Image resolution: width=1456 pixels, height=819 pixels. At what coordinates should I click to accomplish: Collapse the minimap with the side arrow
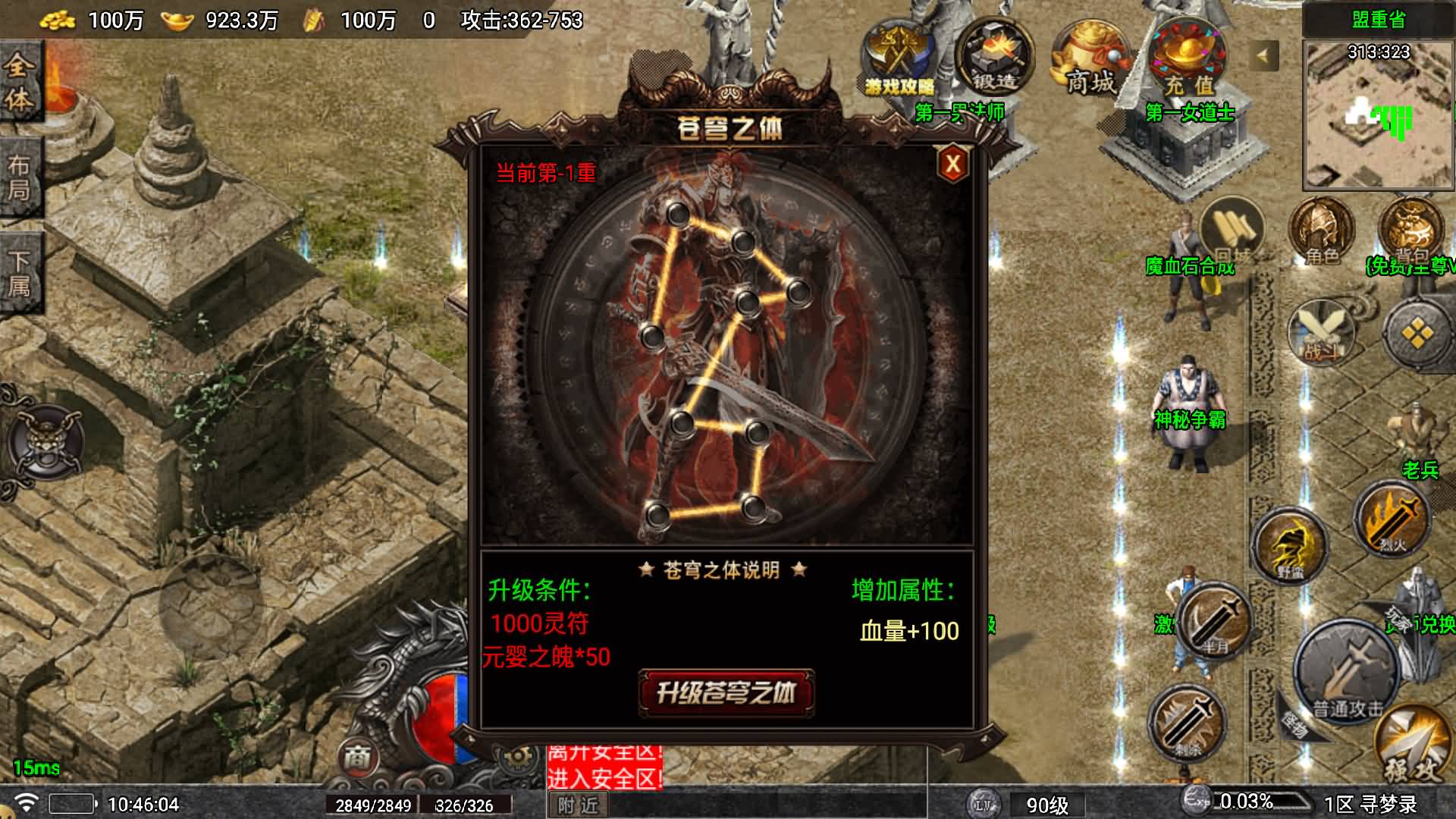click(x=1263, y=55)
